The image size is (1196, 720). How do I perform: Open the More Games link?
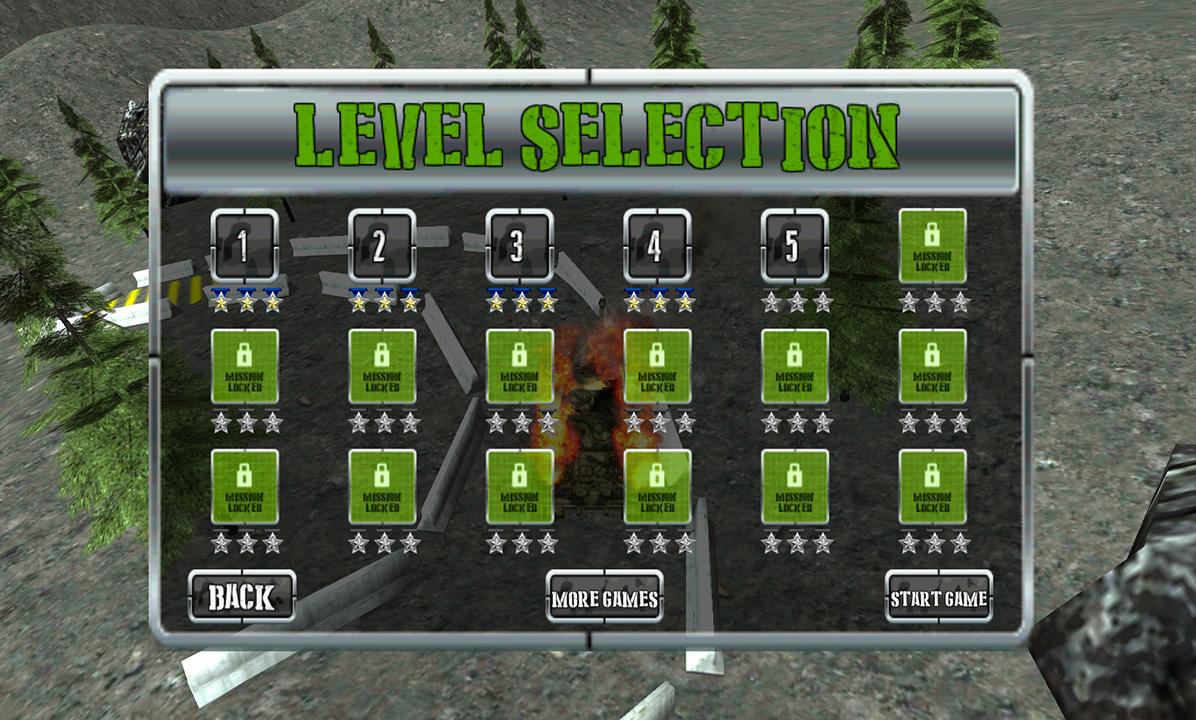pyautogui.click(x=604, y=598)
